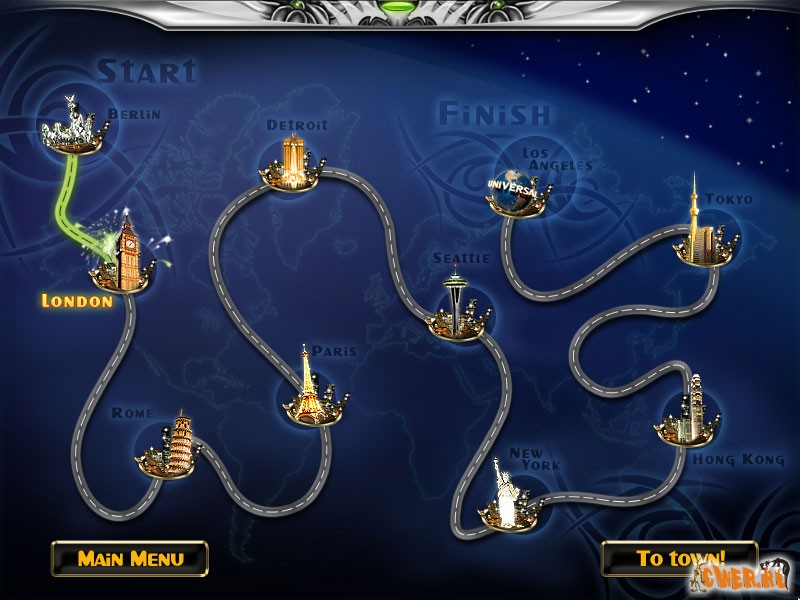Viewport: 800px width, 600px height.
Task: Choose the Berlin starting city node
Action: (71, 127)
